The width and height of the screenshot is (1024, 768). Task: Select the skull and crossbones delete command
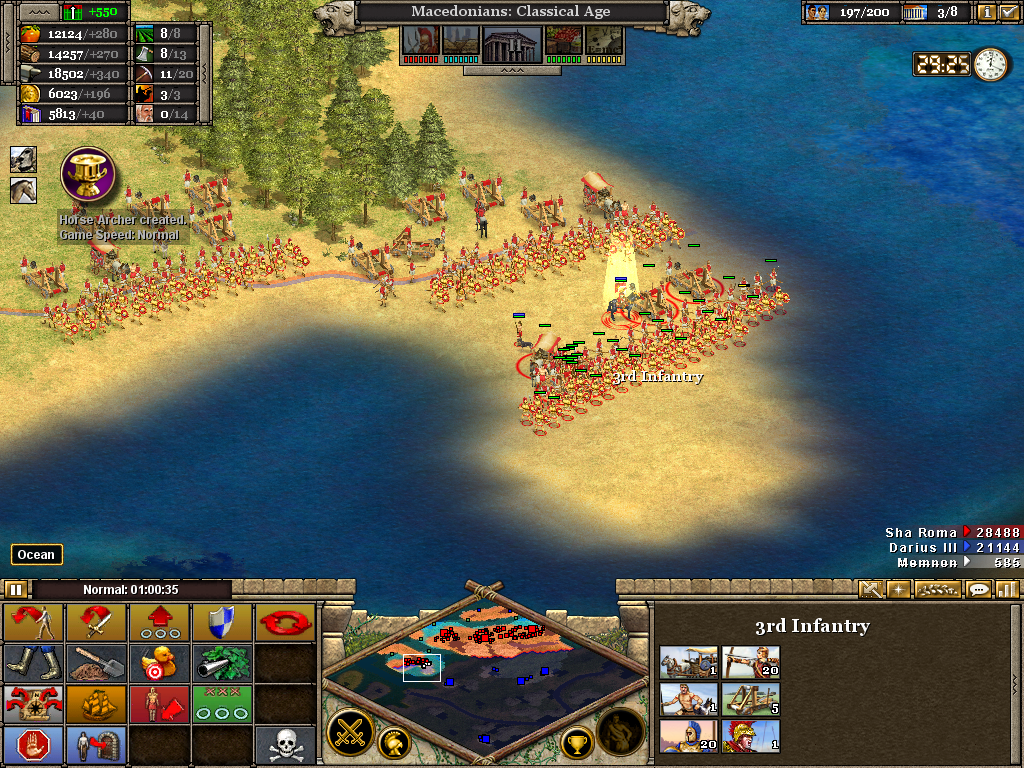tap(284, 745)
